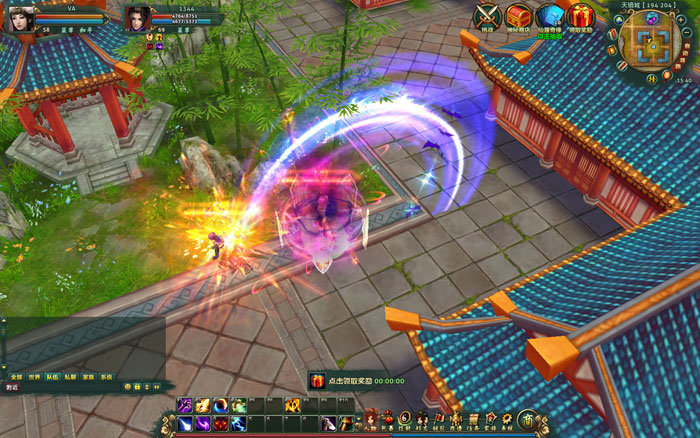Viewport: 700px width, 438px height.
Task: Select the player portrait labeled VA
Action: (22, 15)
